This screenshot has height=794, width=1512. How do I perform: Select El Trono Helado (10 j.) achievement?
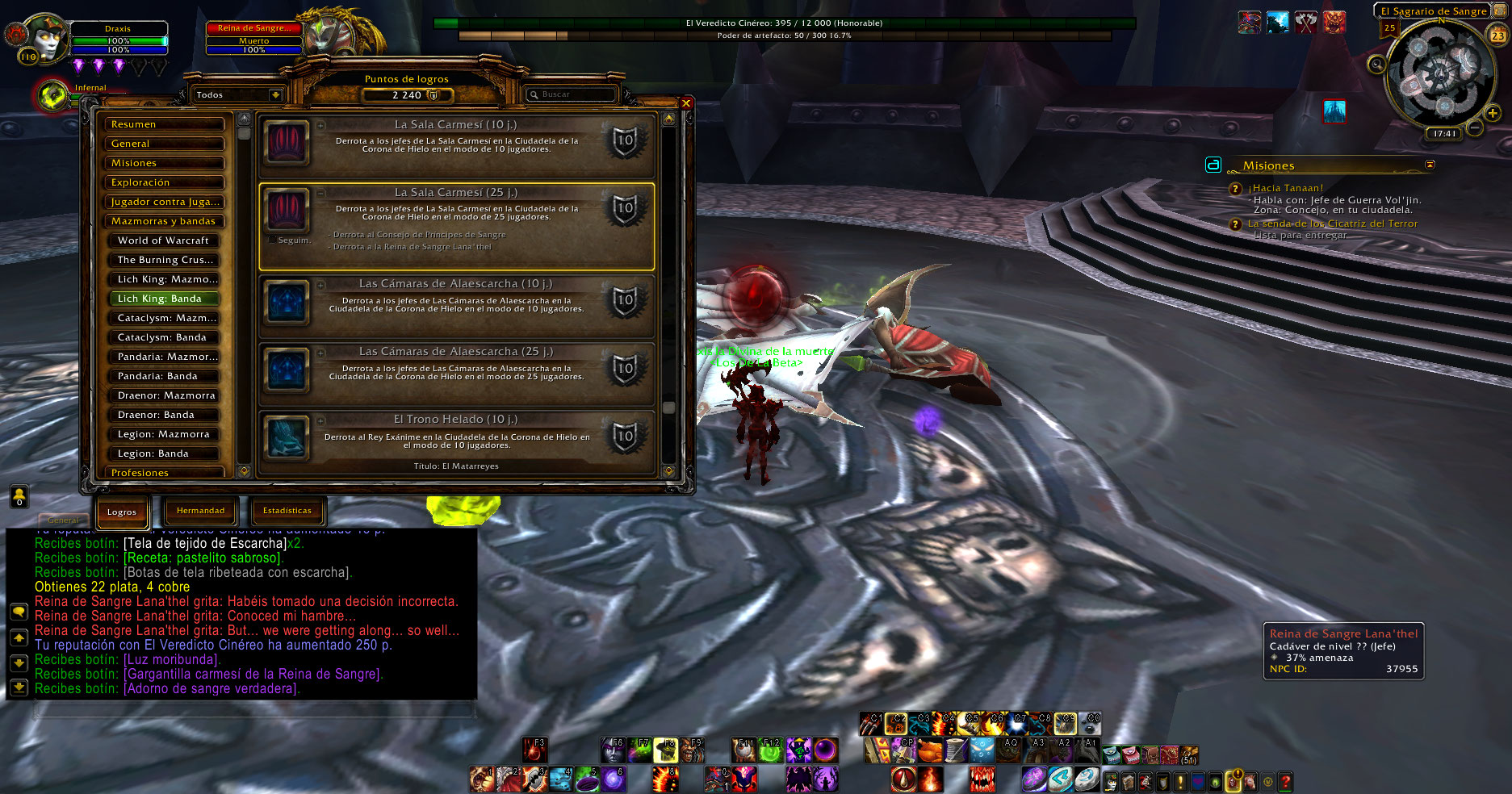456,441
